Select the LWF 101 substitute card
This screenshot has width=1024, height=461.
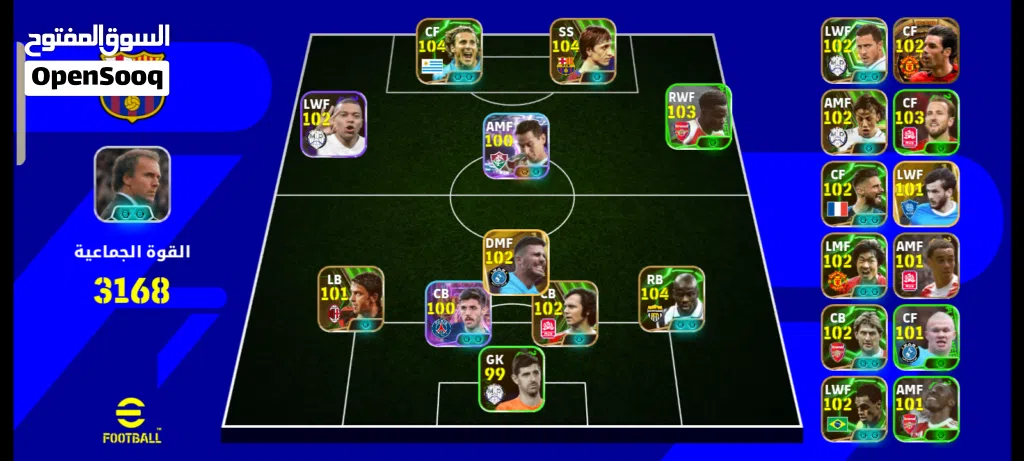(926, 194)
